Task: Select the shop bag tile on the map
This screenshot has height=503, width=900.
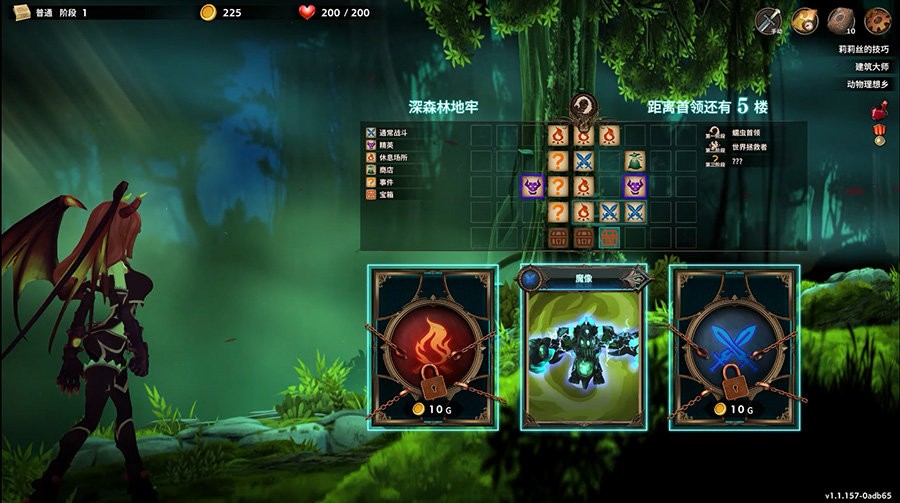Action: click(x=634, y=160)
